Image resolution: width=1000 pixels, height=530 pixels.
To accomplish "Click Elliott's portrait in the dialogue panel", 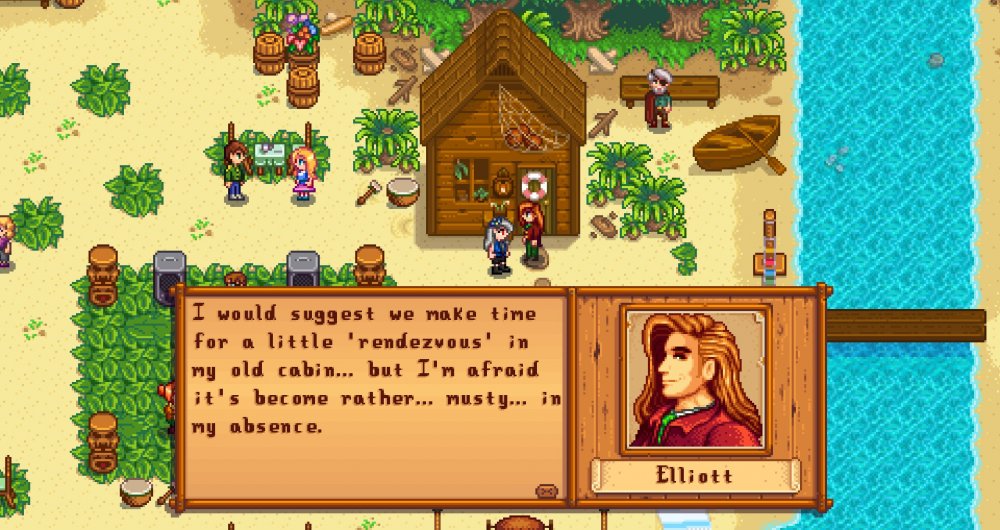I will tap(695, 380).
